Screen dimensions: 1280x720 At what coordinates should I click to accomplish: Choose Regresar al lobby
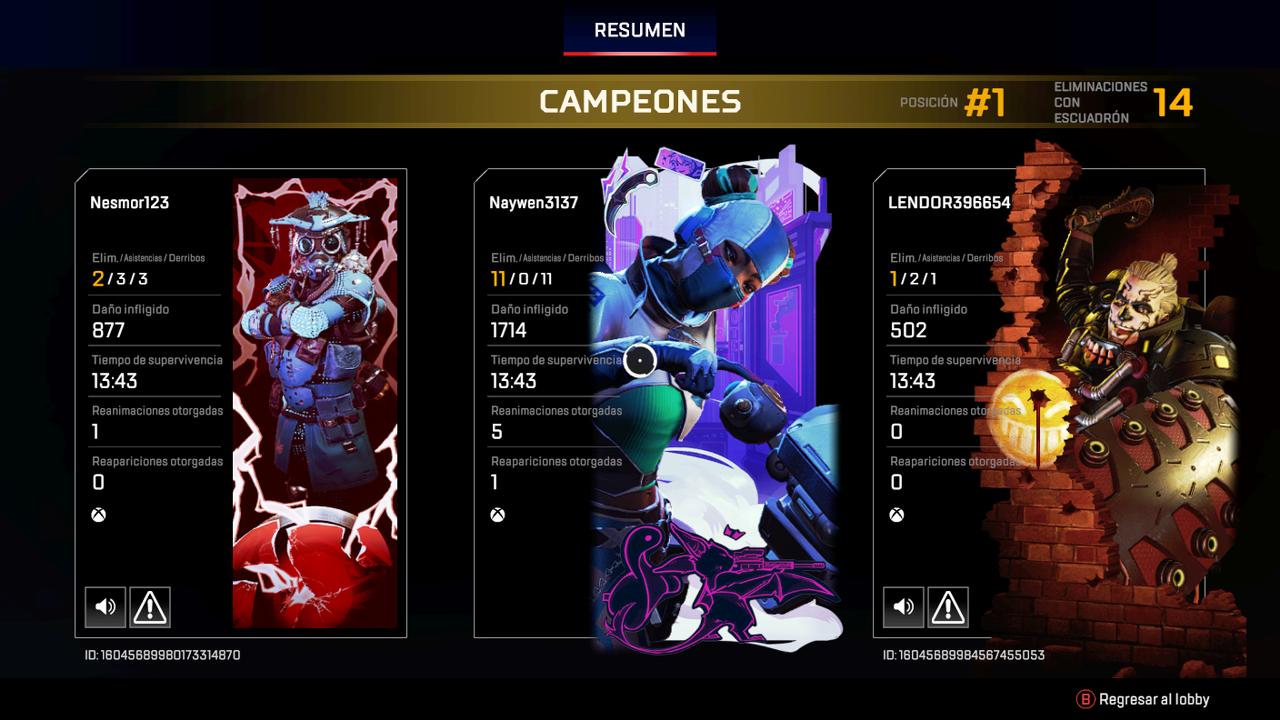[x=1143, y=700]
